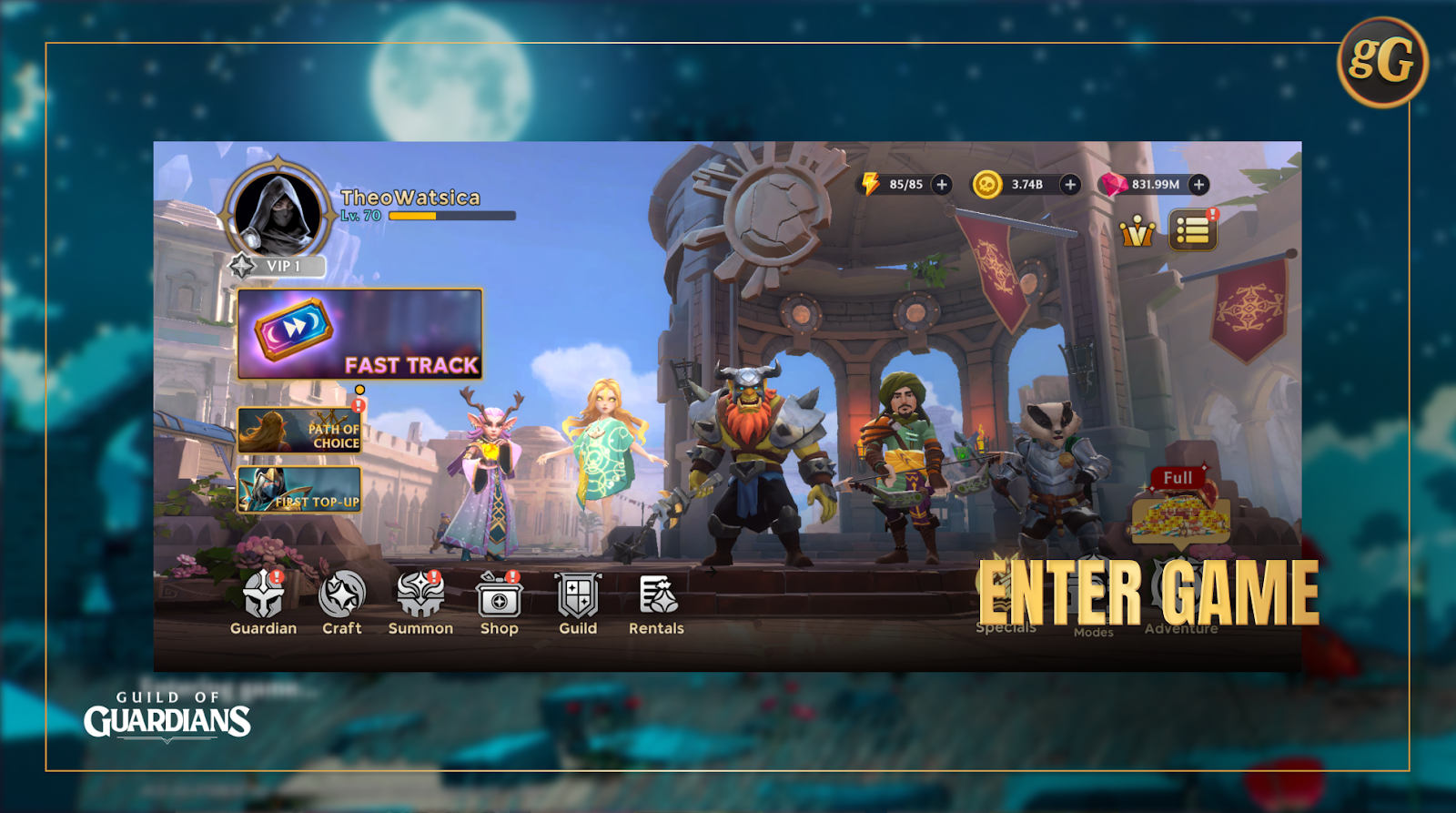Add more gold coins with plus button
This screenshot has height=813, width=1456.
pyautogui.click(x=1070, y=185)
